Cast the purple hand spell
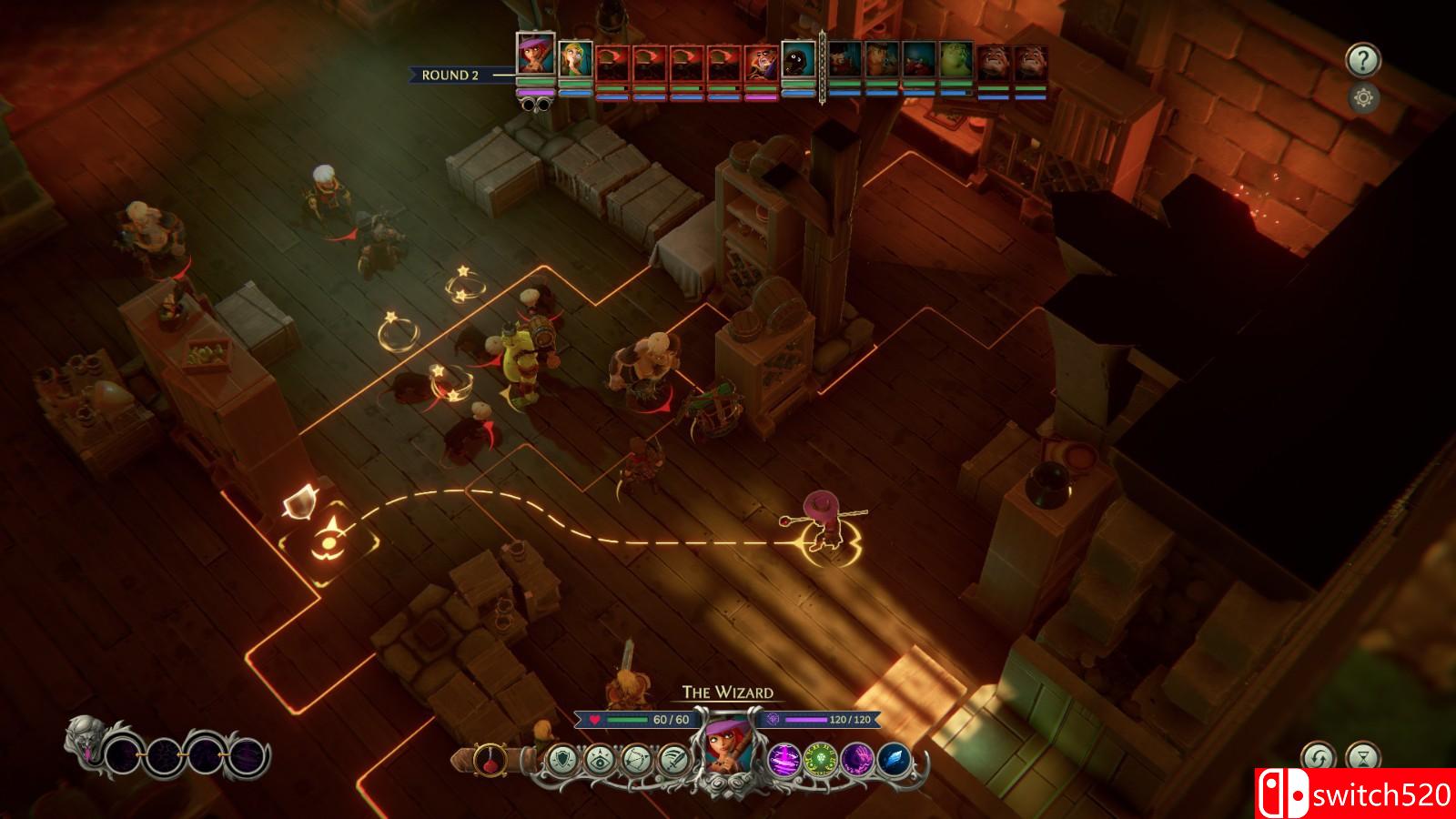 (857, 758)
